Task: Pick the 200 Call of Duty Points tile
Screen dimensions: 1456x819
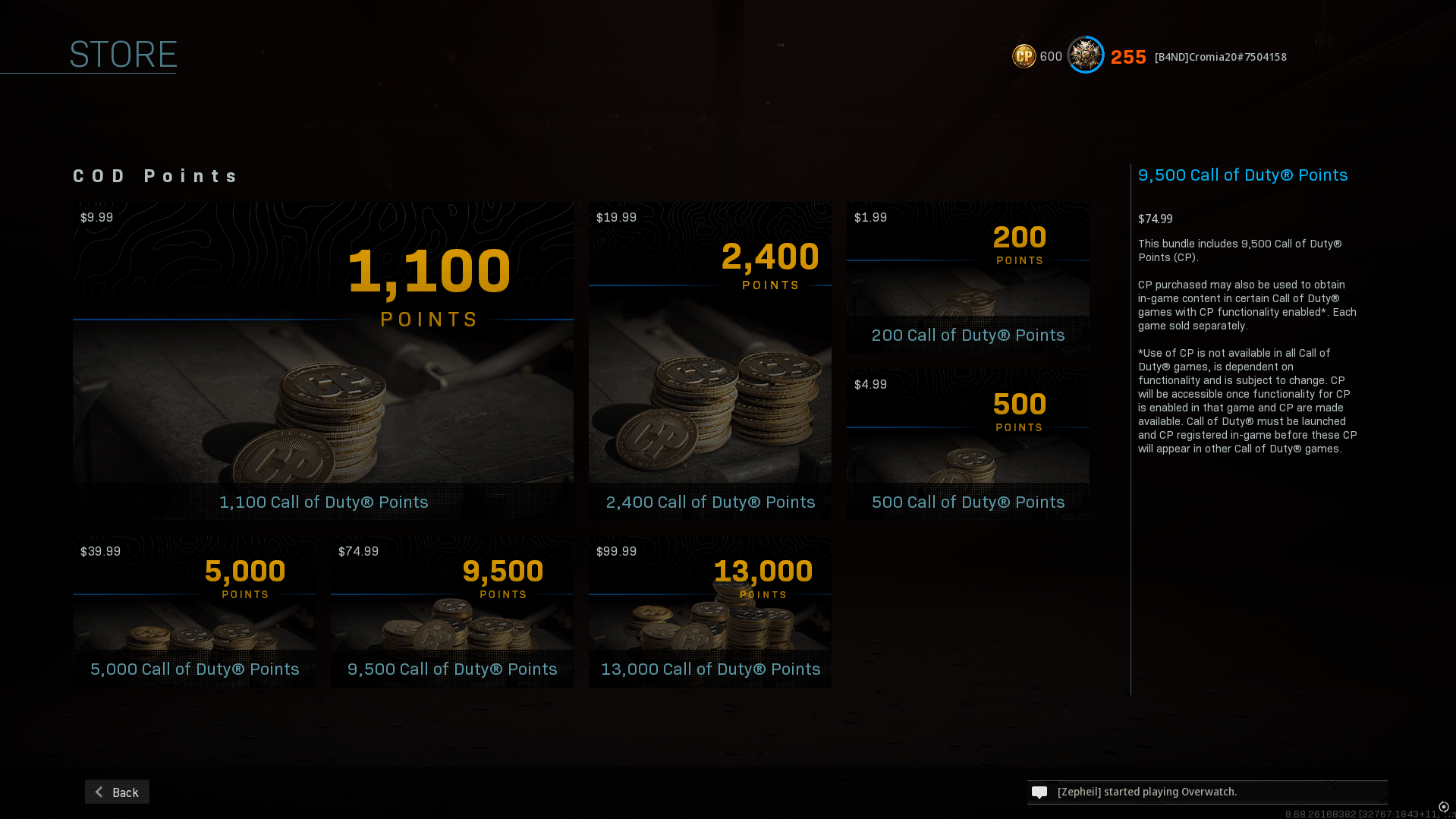Action: 967,277
